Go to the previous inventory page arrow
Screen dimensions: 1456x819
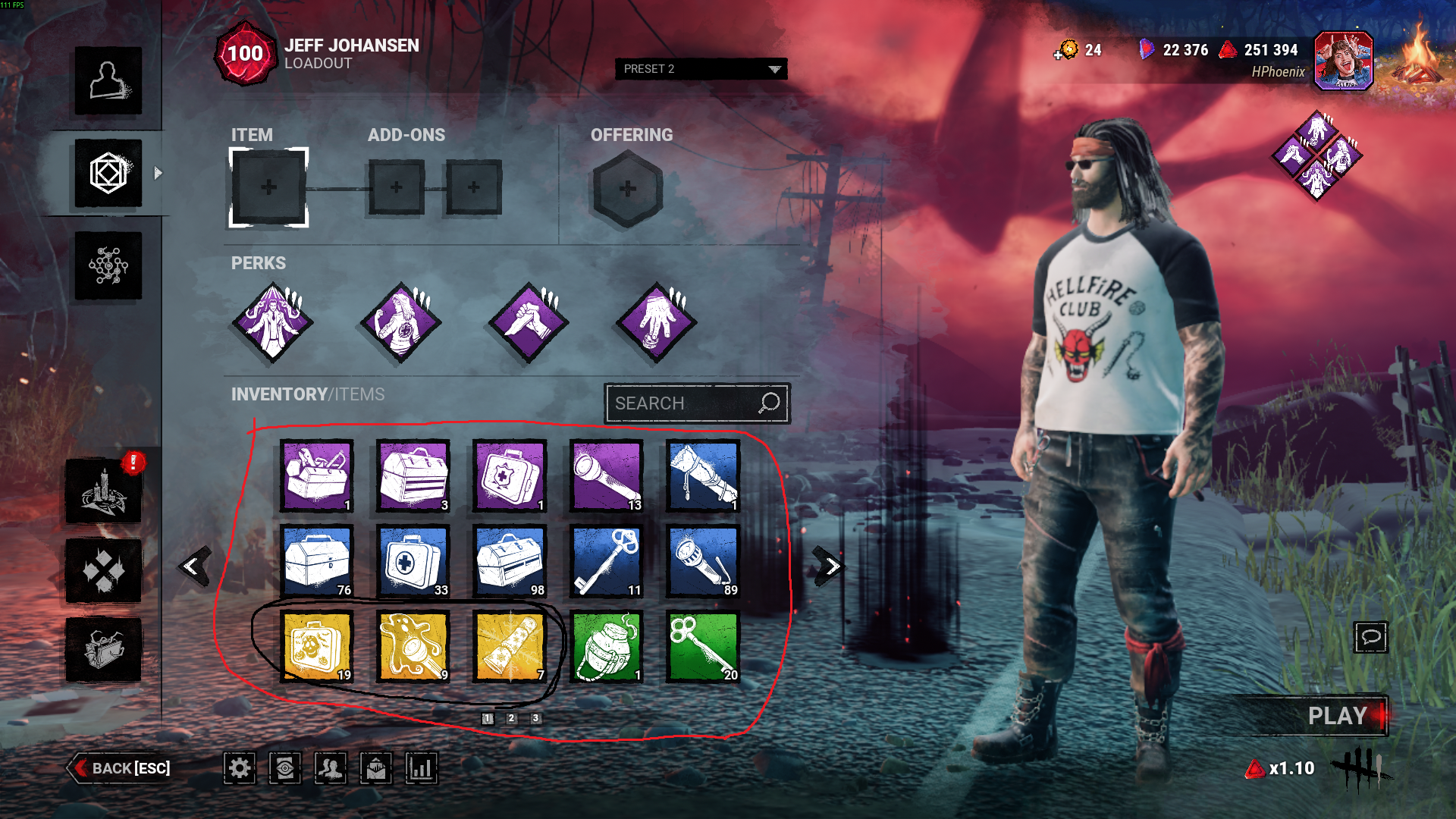coord(193,566)
